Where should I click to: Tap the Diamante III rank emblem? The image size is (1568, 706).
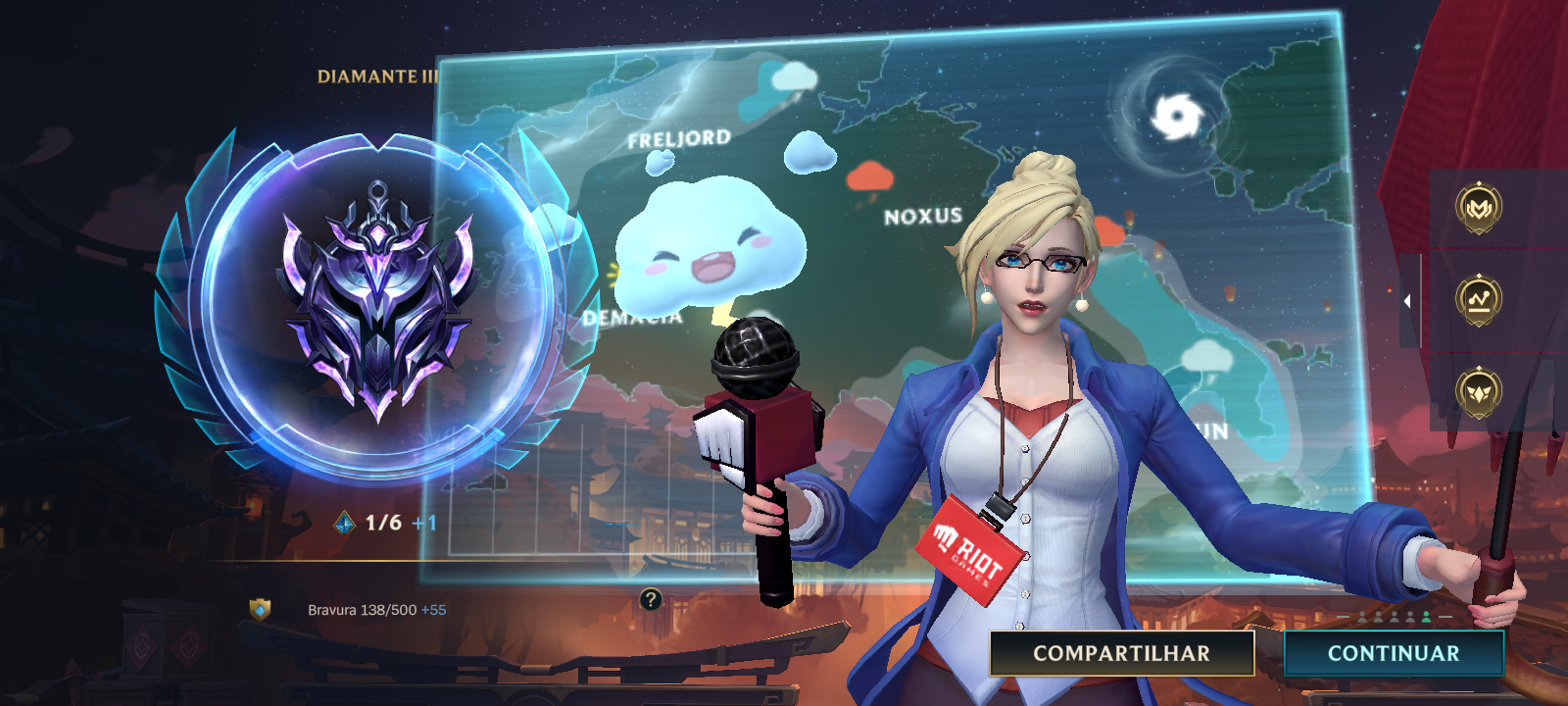(x=377, y=304)
